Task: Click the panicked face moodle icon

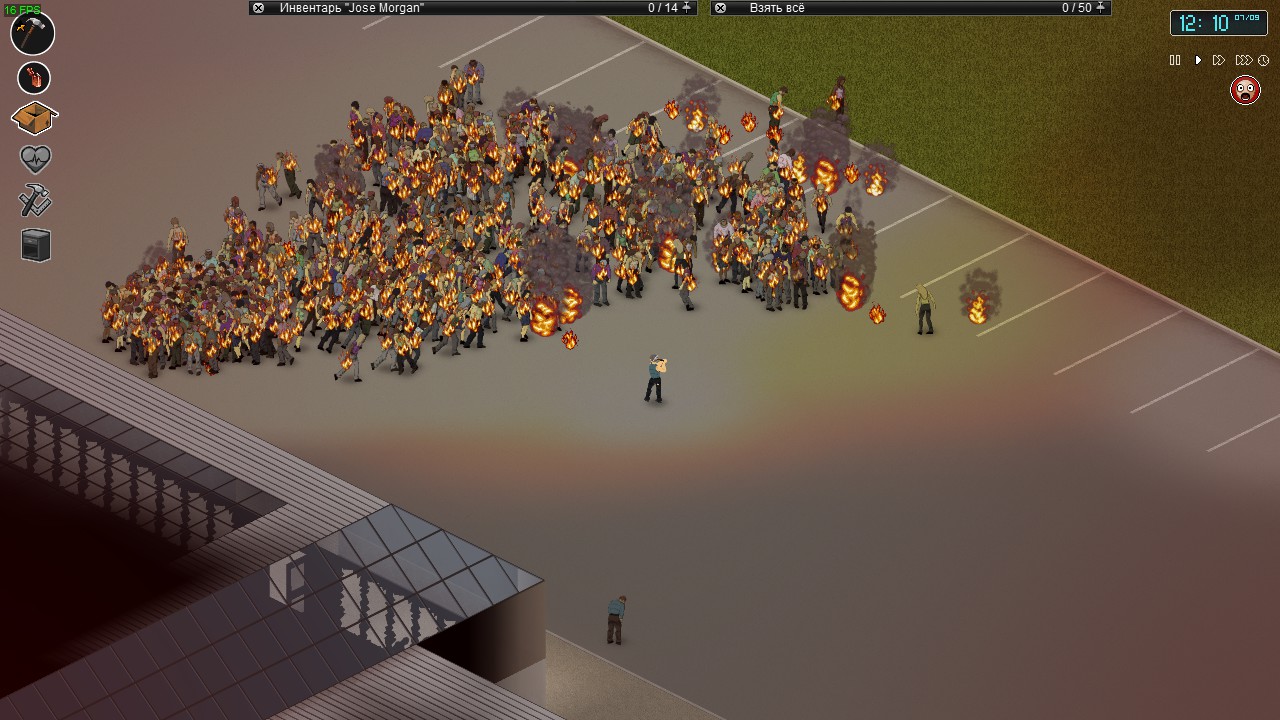Action: pos(1246,90)
